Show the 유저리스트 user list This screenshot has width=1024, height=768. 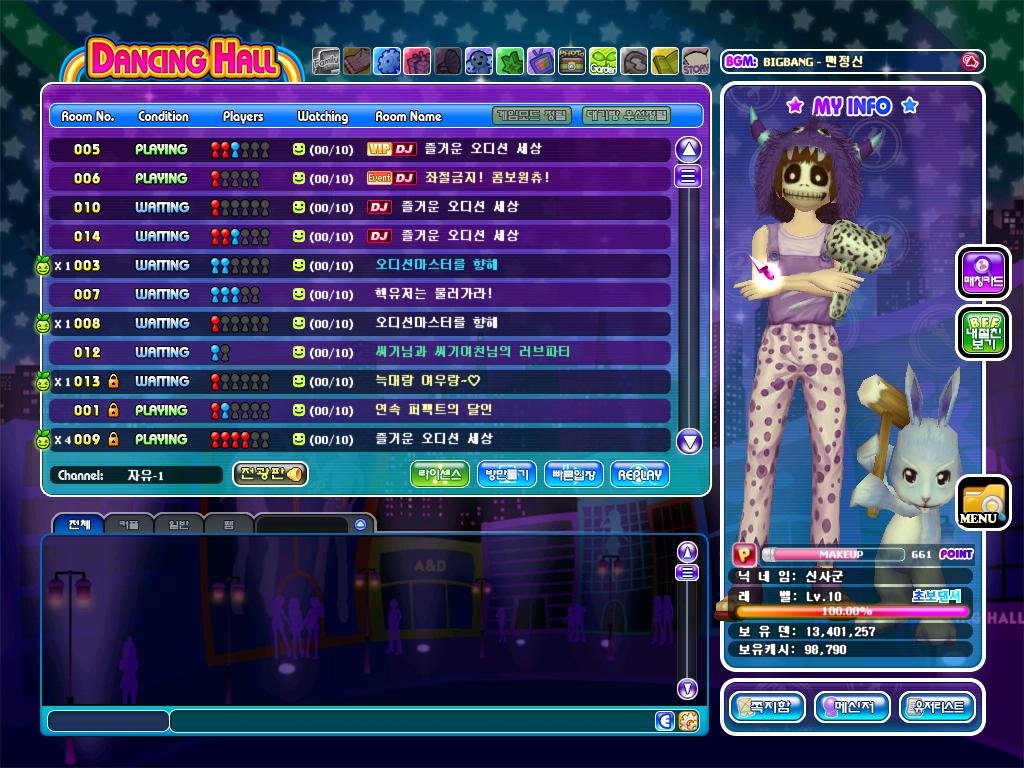point(937,707)
